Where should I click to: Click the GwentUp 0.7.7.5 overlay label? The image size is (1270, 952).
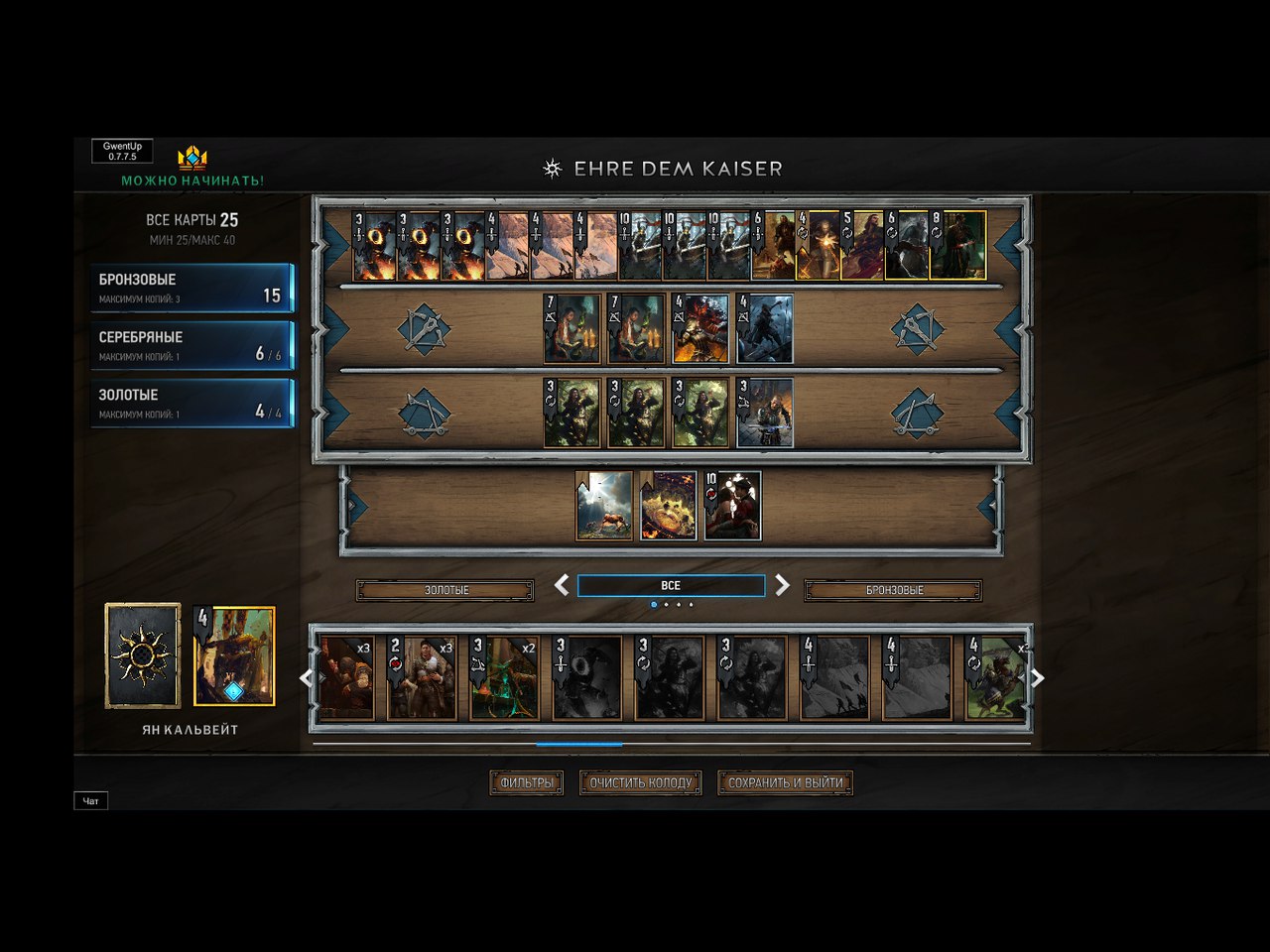[x=123, y=151]
